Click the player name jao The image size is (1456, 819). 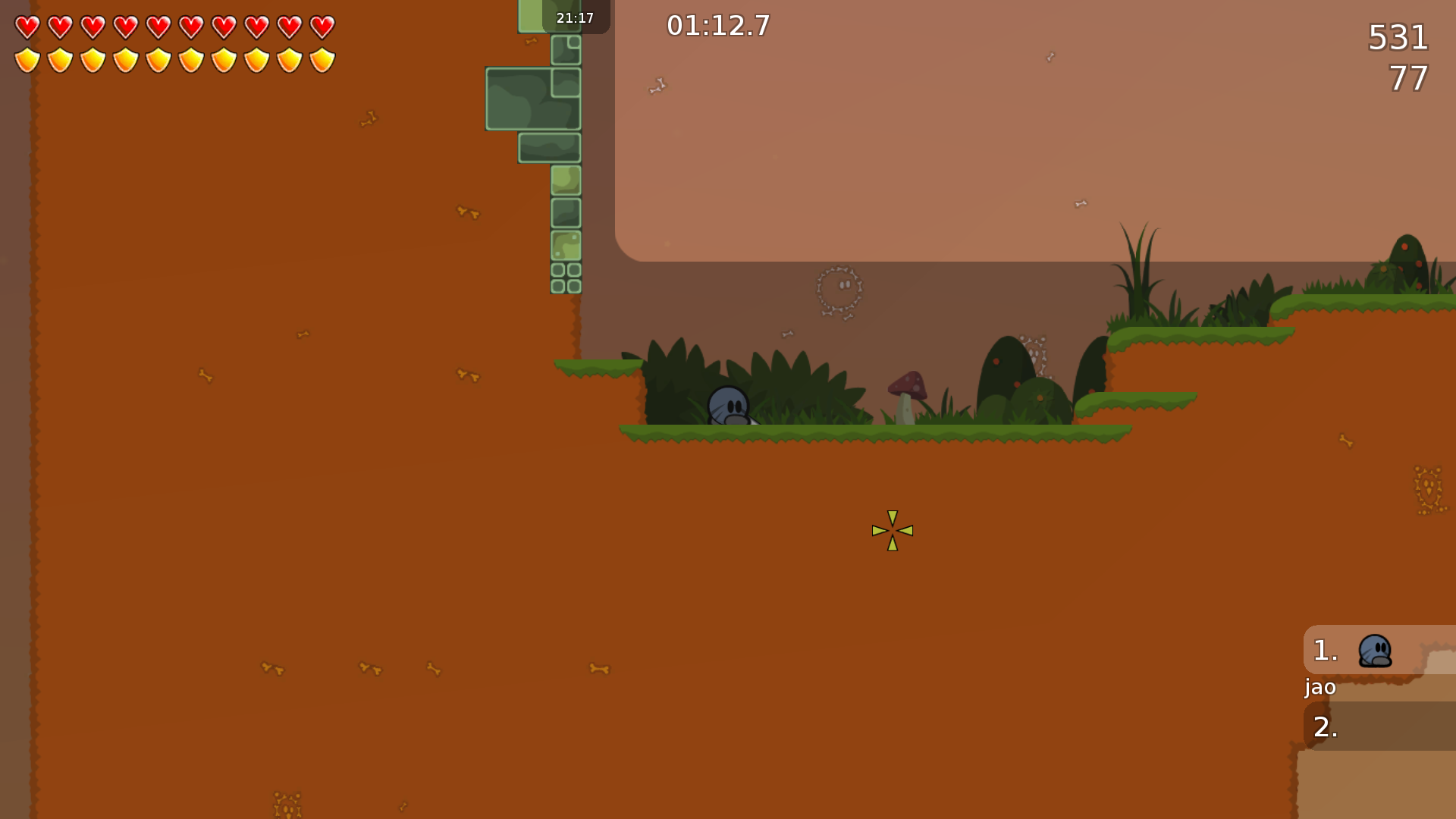pyautogui.click(x=1319, y=687)
